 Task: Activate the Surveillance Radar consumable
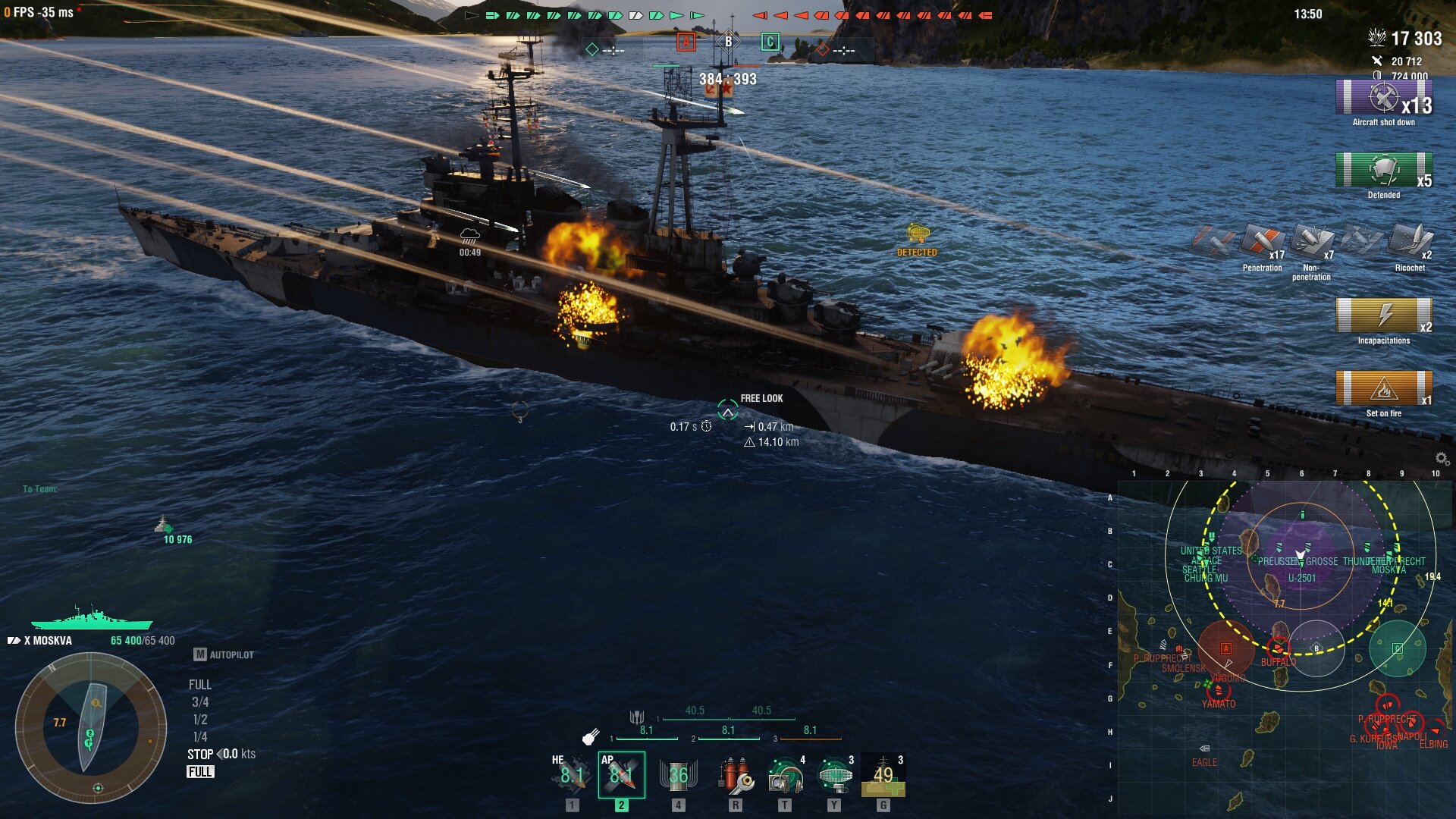(834, 775)
